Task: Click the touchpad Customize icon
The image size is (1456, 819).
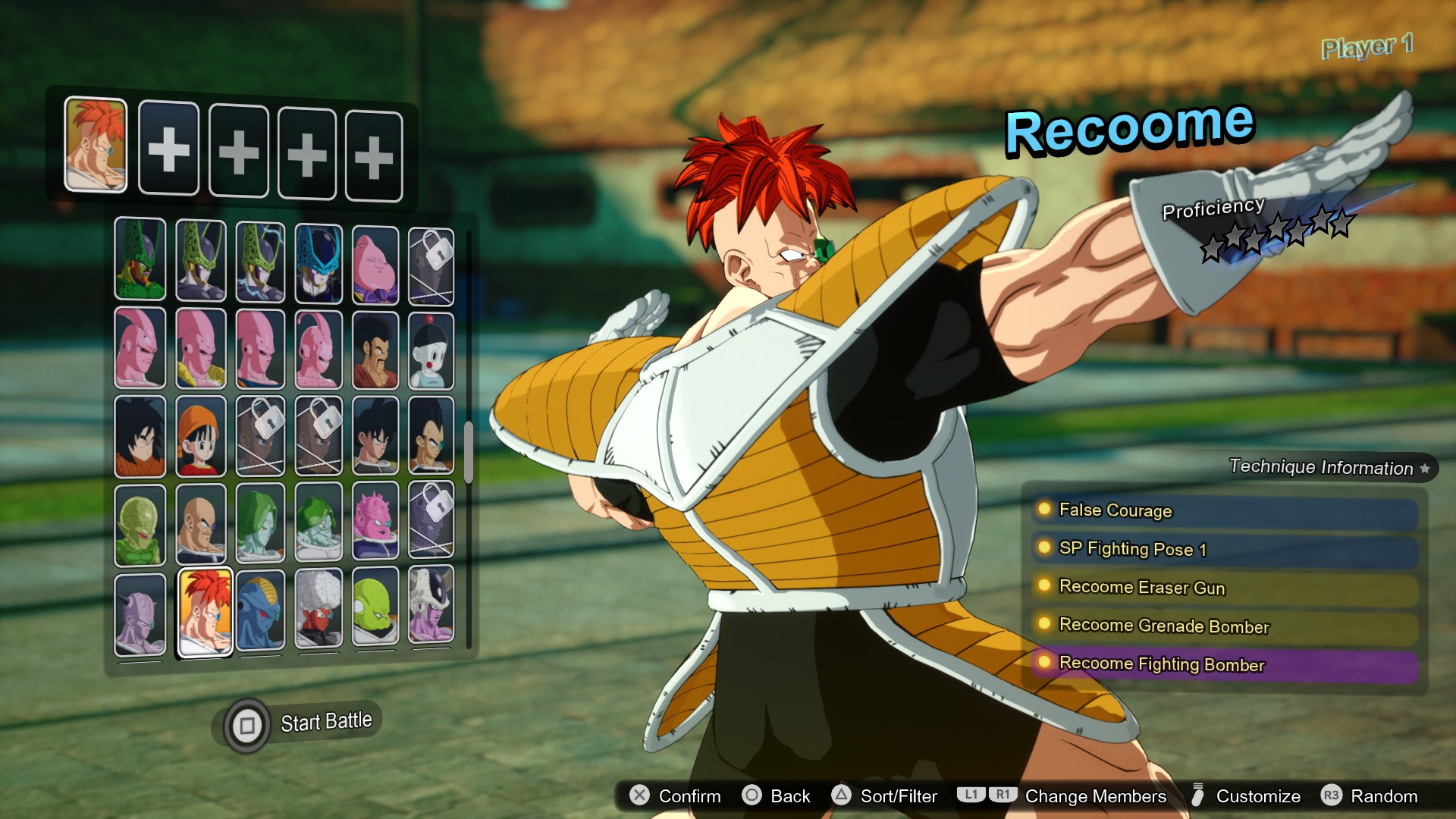Action: pos(1198,796)
